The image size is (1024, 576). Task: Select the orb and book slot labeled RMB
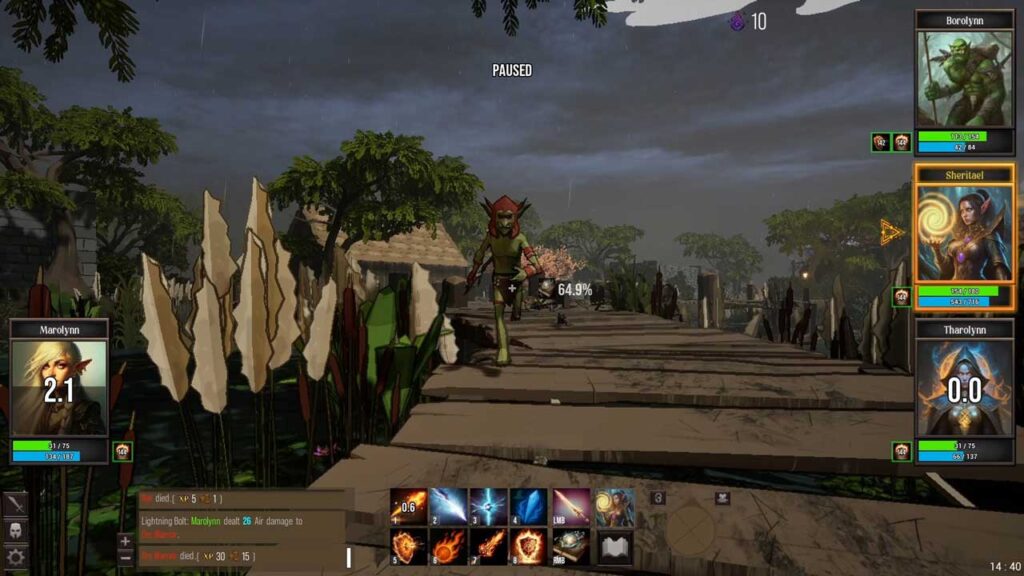pyautogui.click(x=571, y=547)
